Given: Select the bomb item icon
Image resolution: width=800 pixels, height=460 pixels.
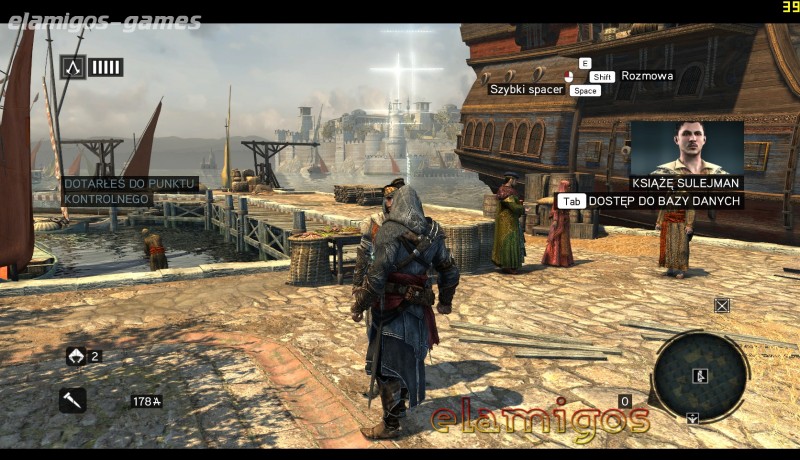Looking at the screenshot, I should coord(76,356).
